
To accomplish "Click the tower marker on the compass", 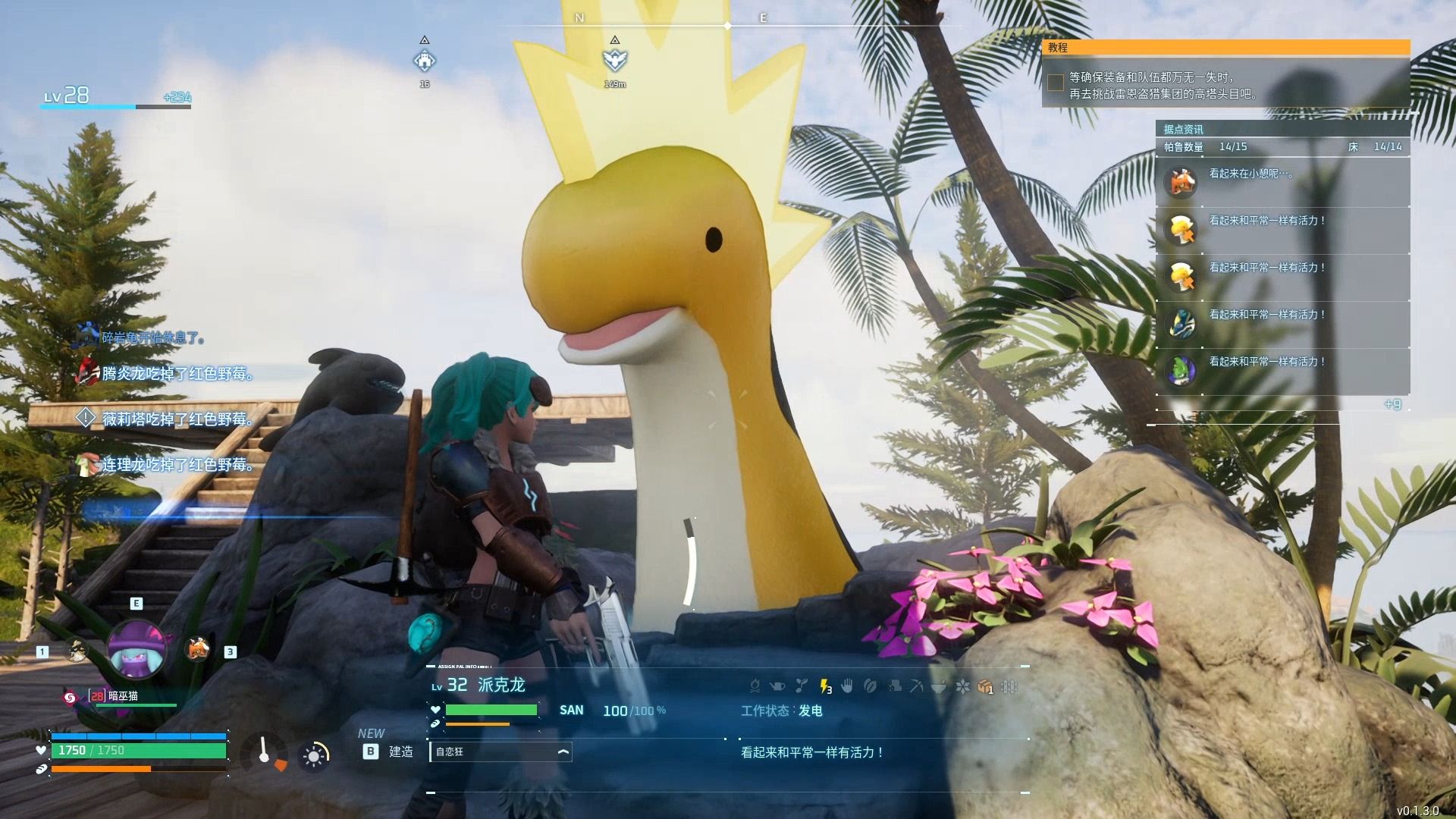I will (x=614, y=60).
